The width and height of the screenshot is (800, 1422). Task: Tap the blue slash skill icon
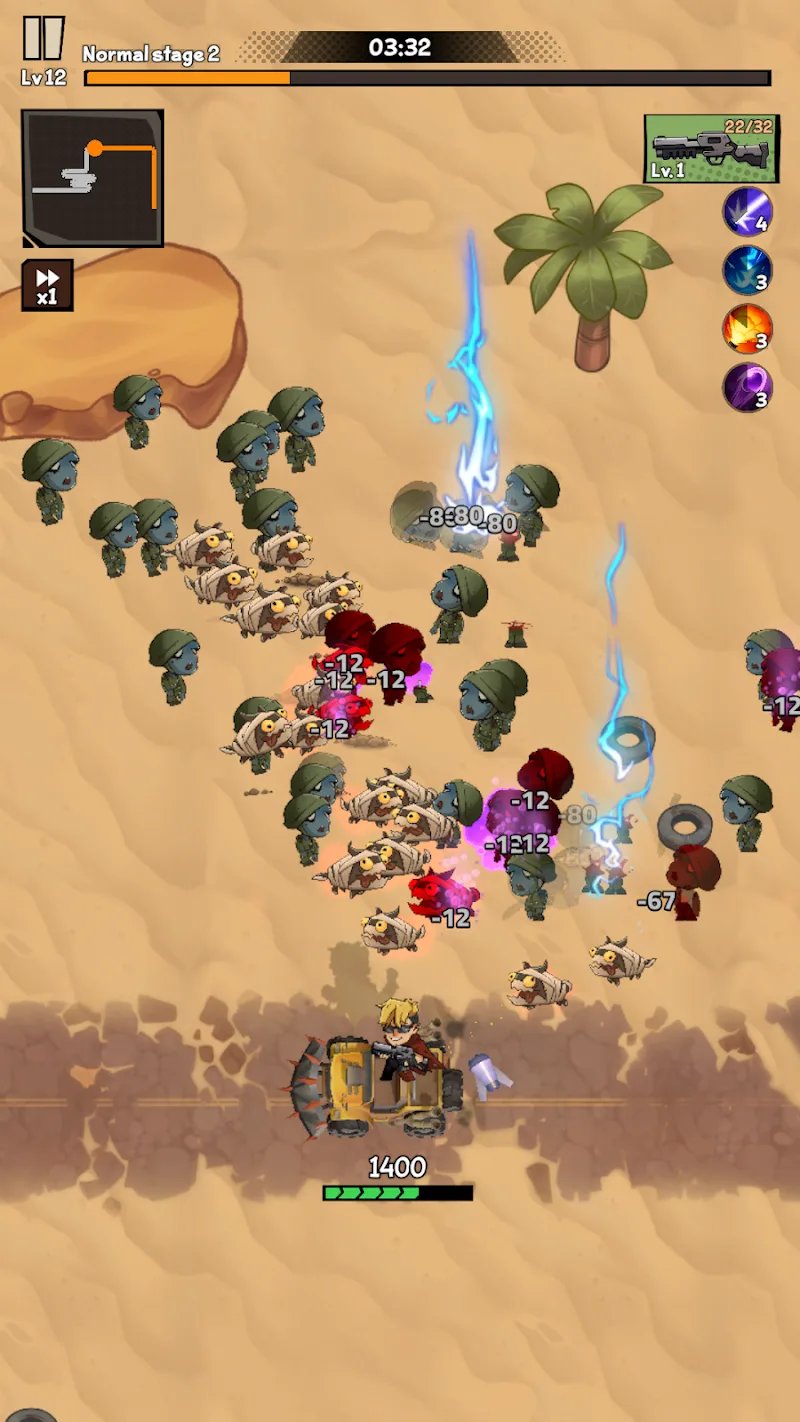[x=747, y=212]
